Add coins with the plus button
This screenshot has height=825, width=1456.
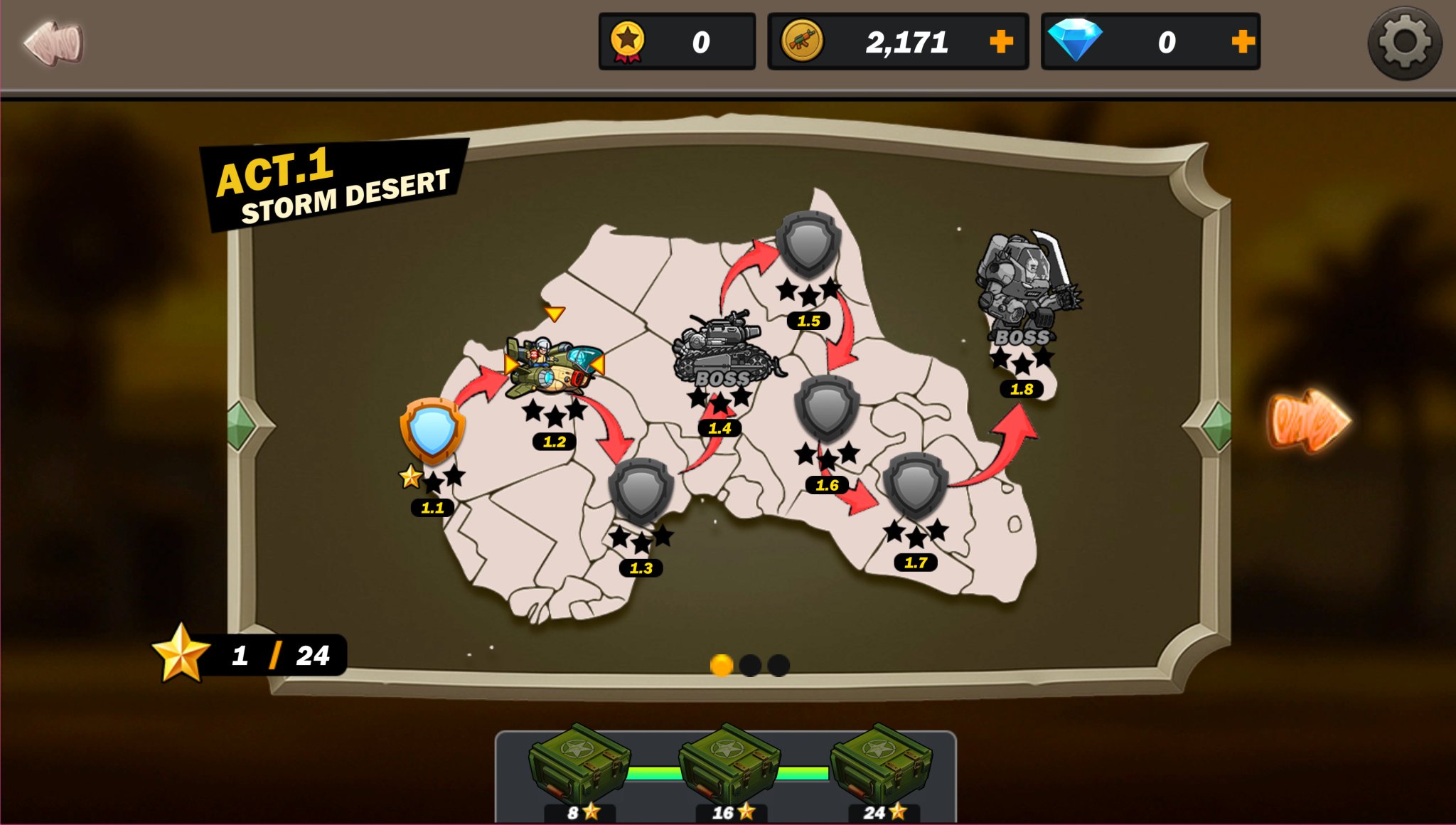1001,41
